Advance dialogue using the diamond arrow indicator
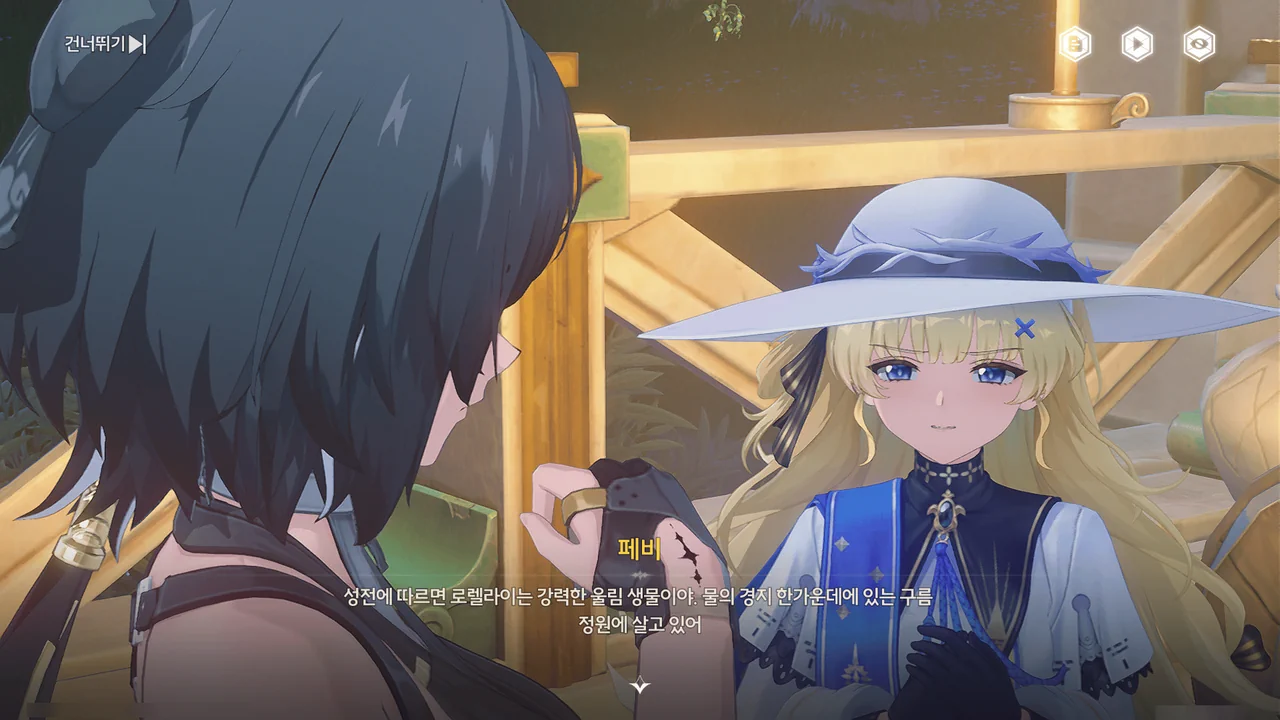 [x=640, y=686]
